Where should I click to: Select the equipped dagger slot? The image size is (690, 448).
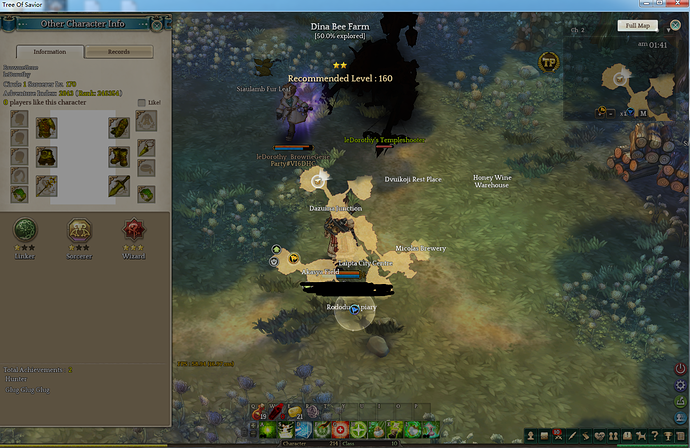119,184
